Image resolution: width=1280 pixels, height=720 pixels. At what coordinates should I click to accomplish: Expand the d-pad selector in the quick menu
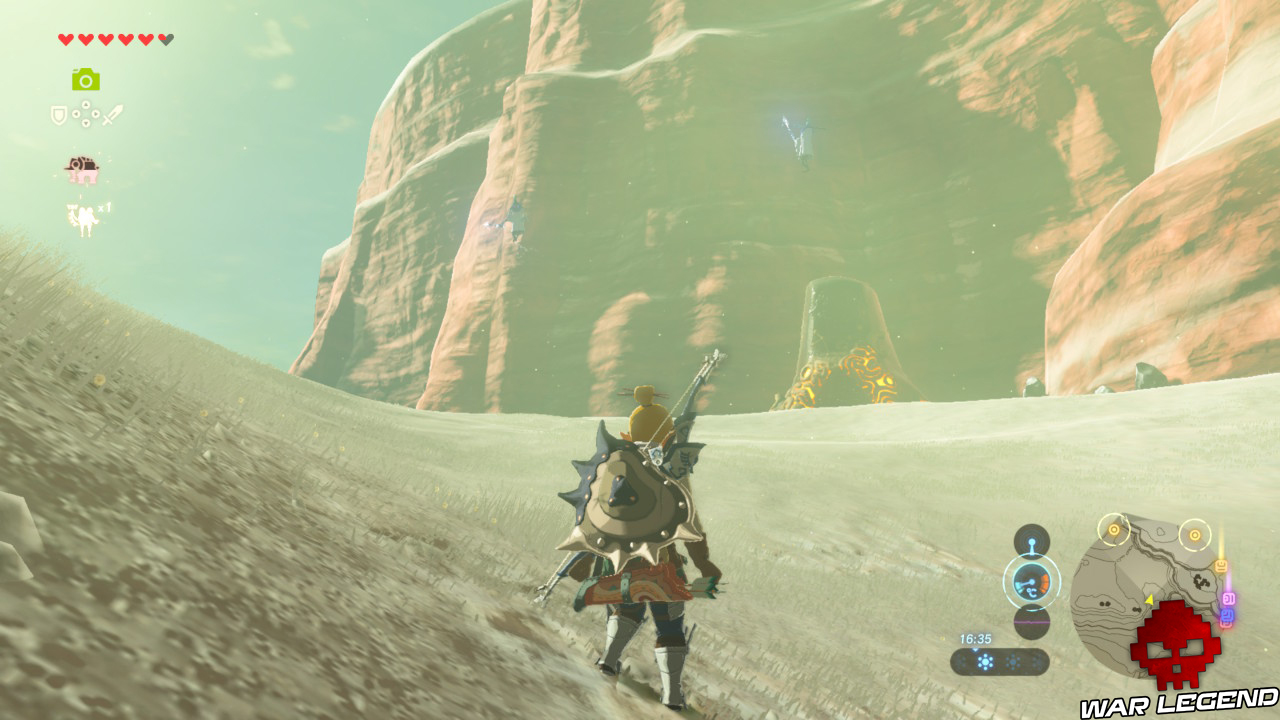(86, 114)
